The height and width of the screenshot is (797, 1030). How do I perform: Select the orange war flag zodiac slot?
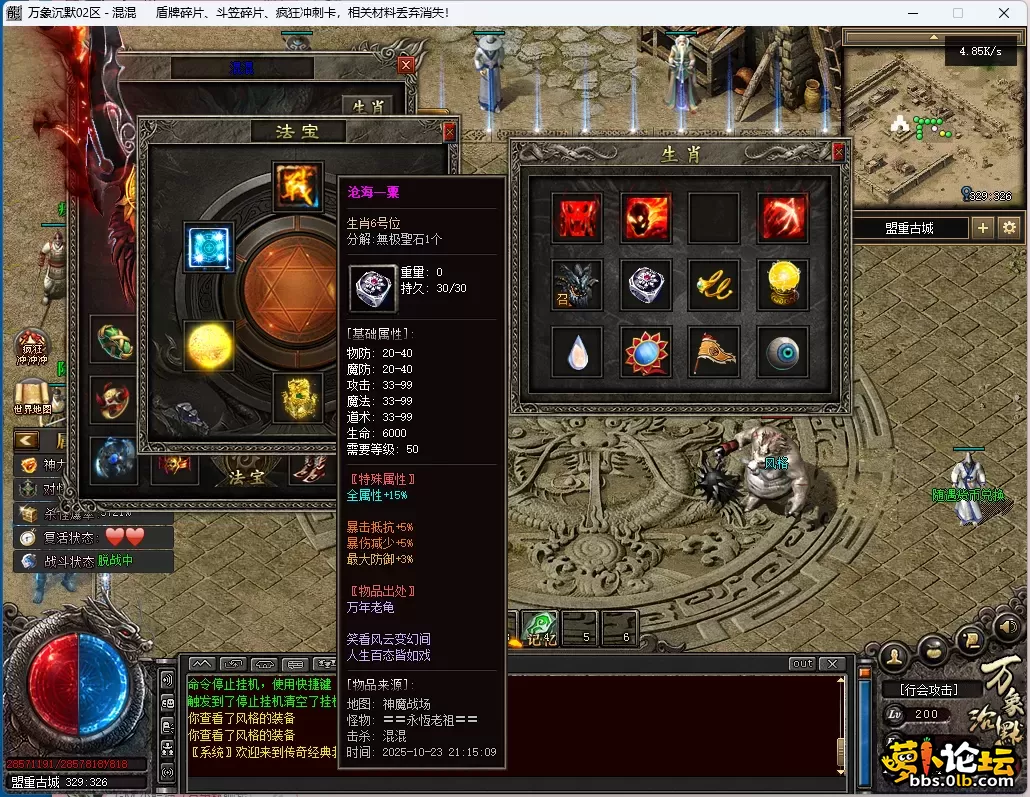coord(713,352)
